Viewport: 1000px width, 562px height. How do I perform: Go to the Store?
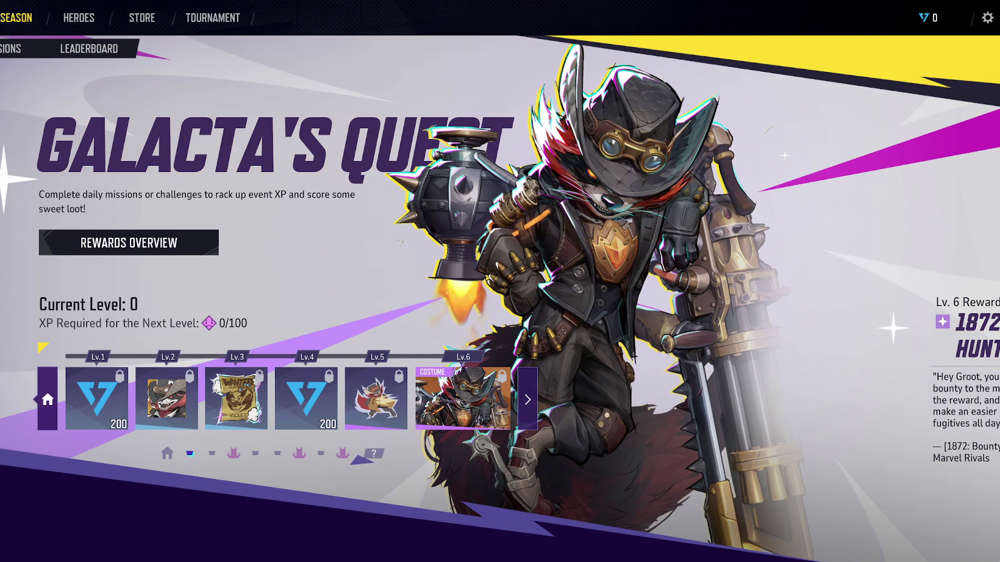143,18
